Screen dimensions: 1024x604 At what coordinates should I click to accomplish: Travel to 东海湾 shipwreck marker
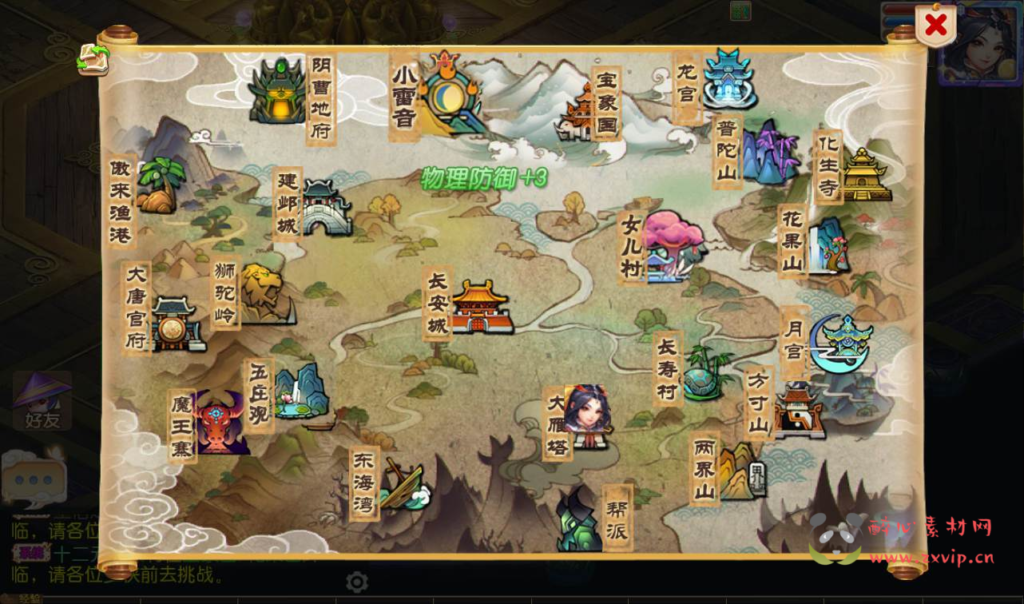tap(404, 485)
